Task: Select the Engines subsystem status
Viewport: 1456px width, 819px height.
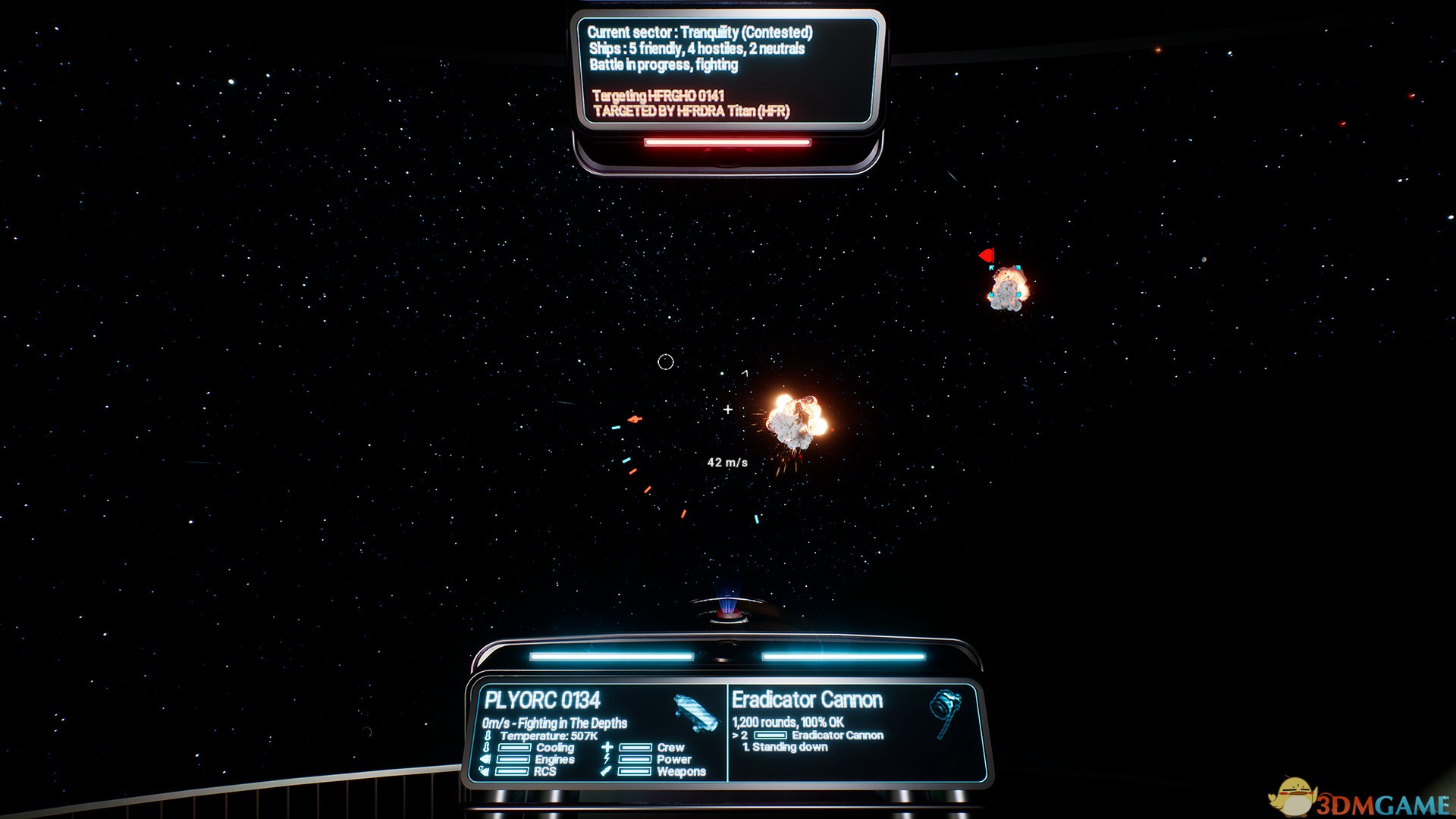Action: pos(554,759)
